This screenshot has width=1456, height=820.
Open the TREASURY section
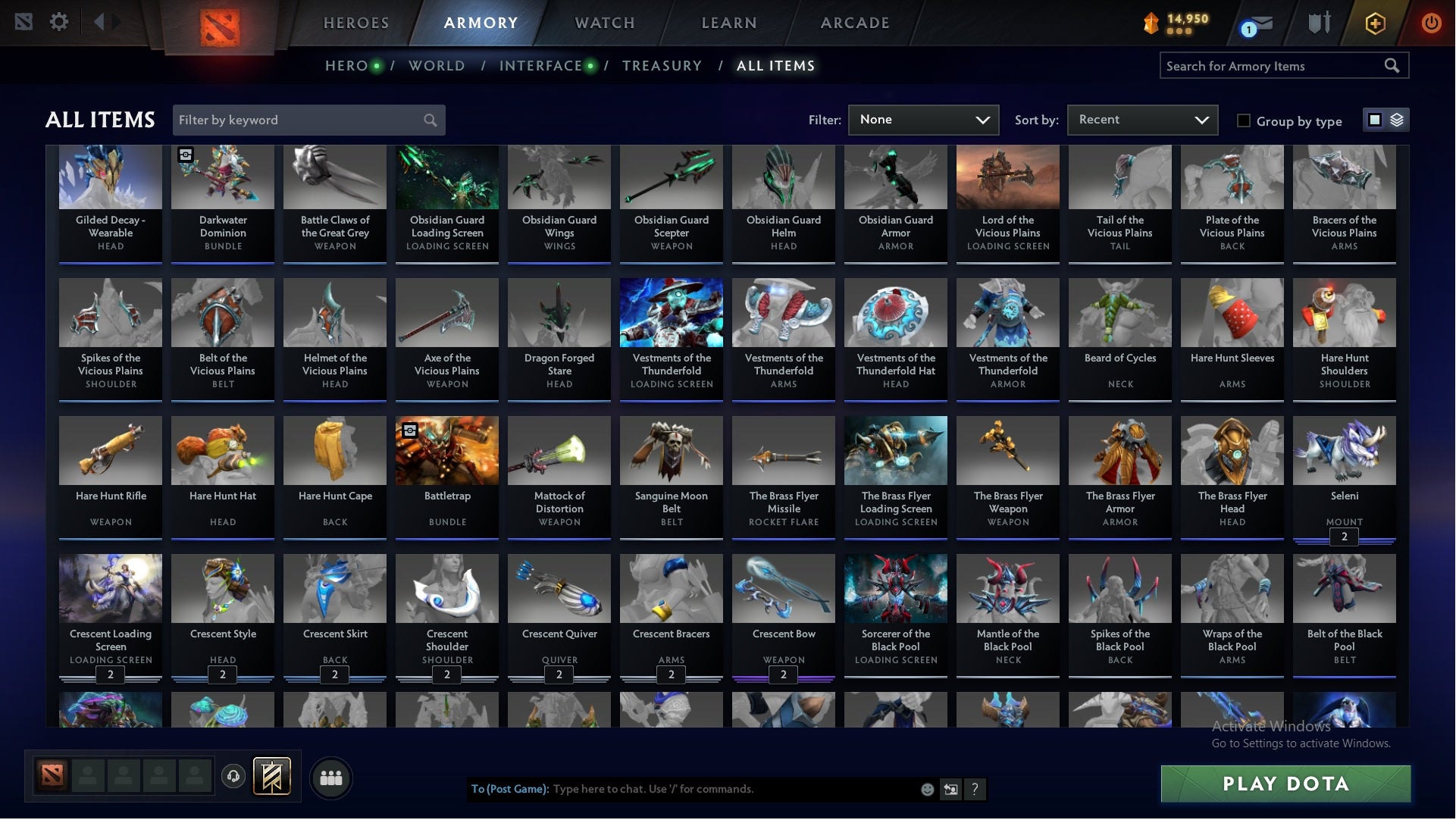tap(662, 65)
